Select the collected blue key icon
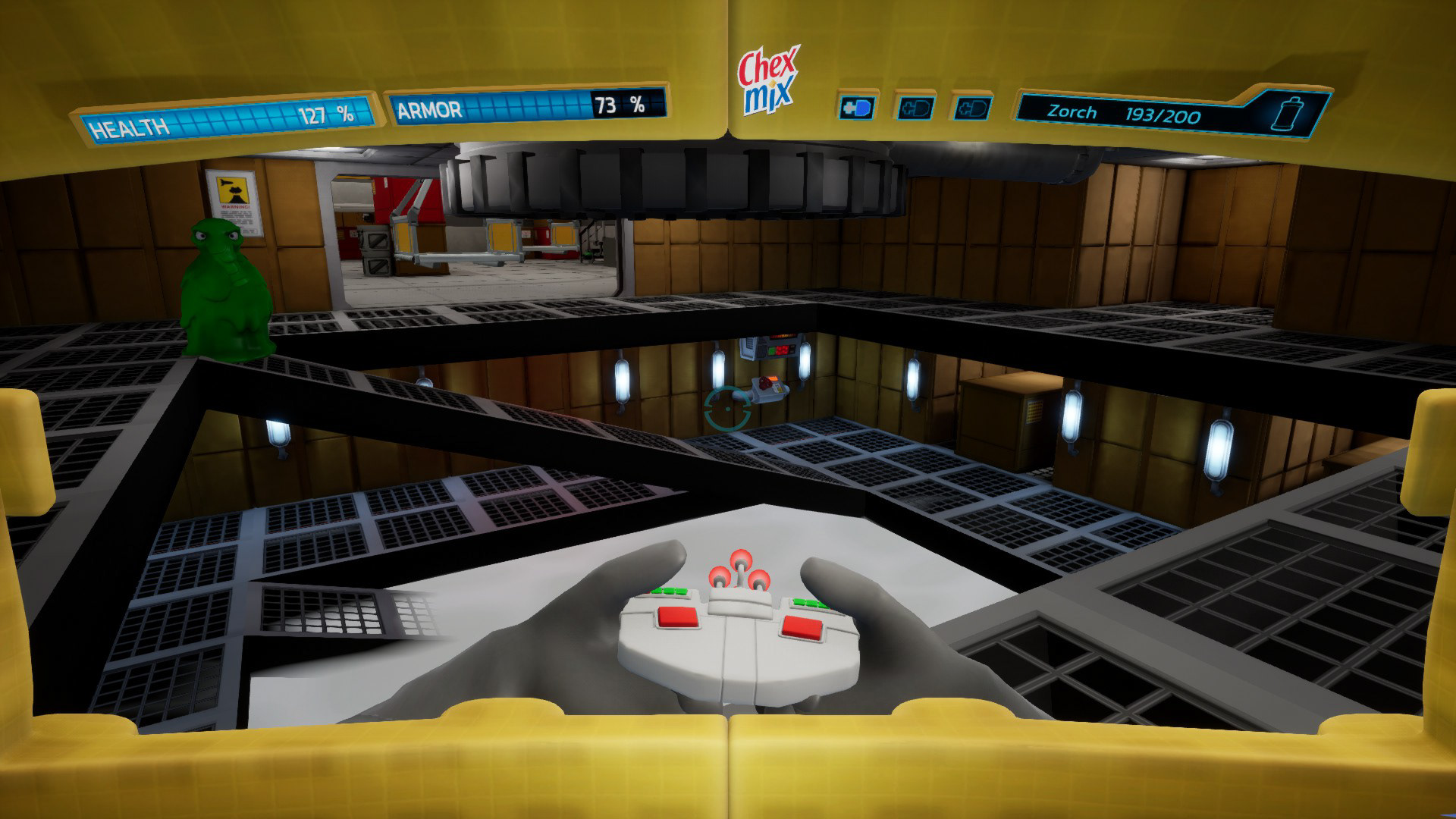 point(857,108)
